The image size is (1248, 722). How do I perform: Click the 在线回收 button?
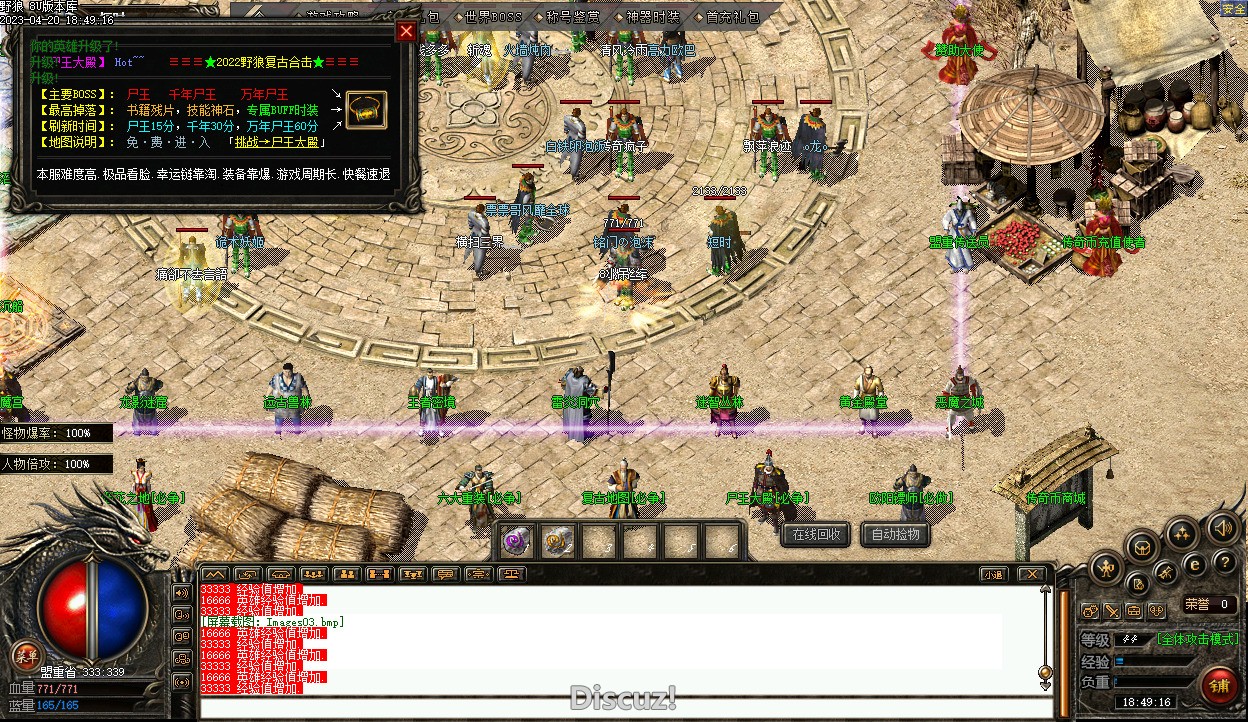point(816,534)
